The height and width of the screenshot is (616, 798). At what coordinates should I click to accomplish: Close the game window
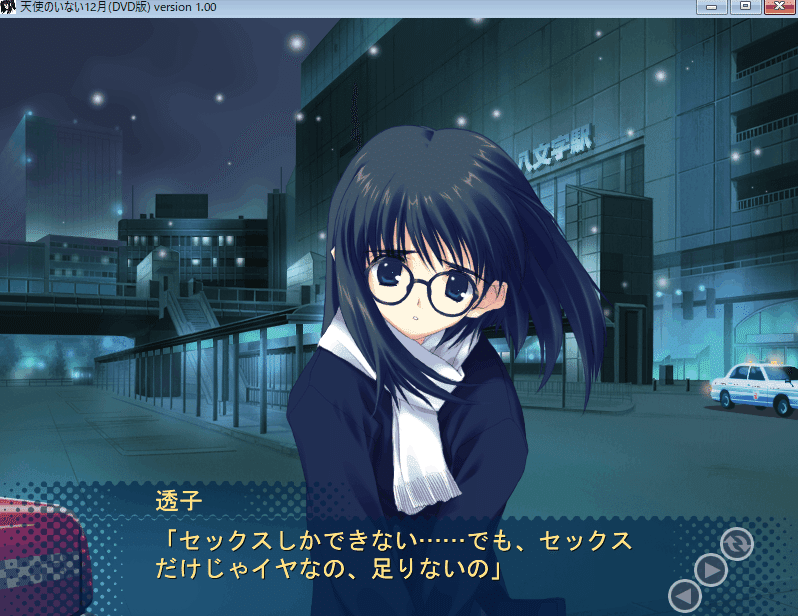tap(778, 7)
